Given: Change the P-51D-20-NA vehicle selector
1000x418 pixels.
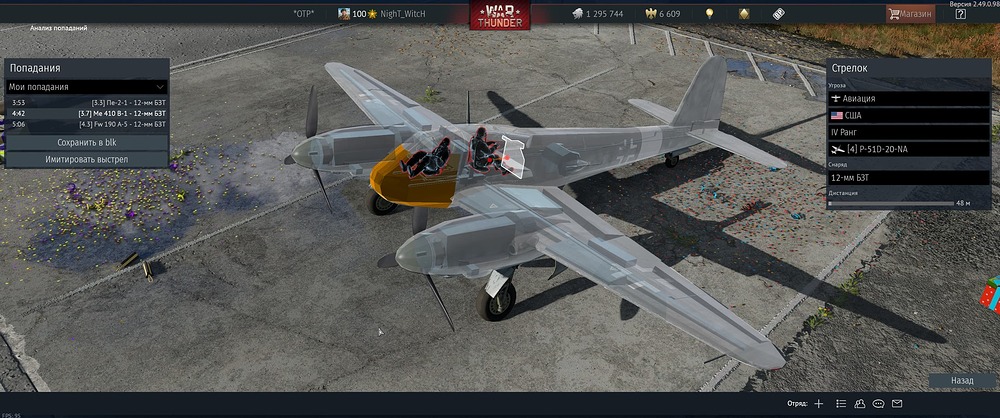Looking at the screenshot, I should click(907, 149).
